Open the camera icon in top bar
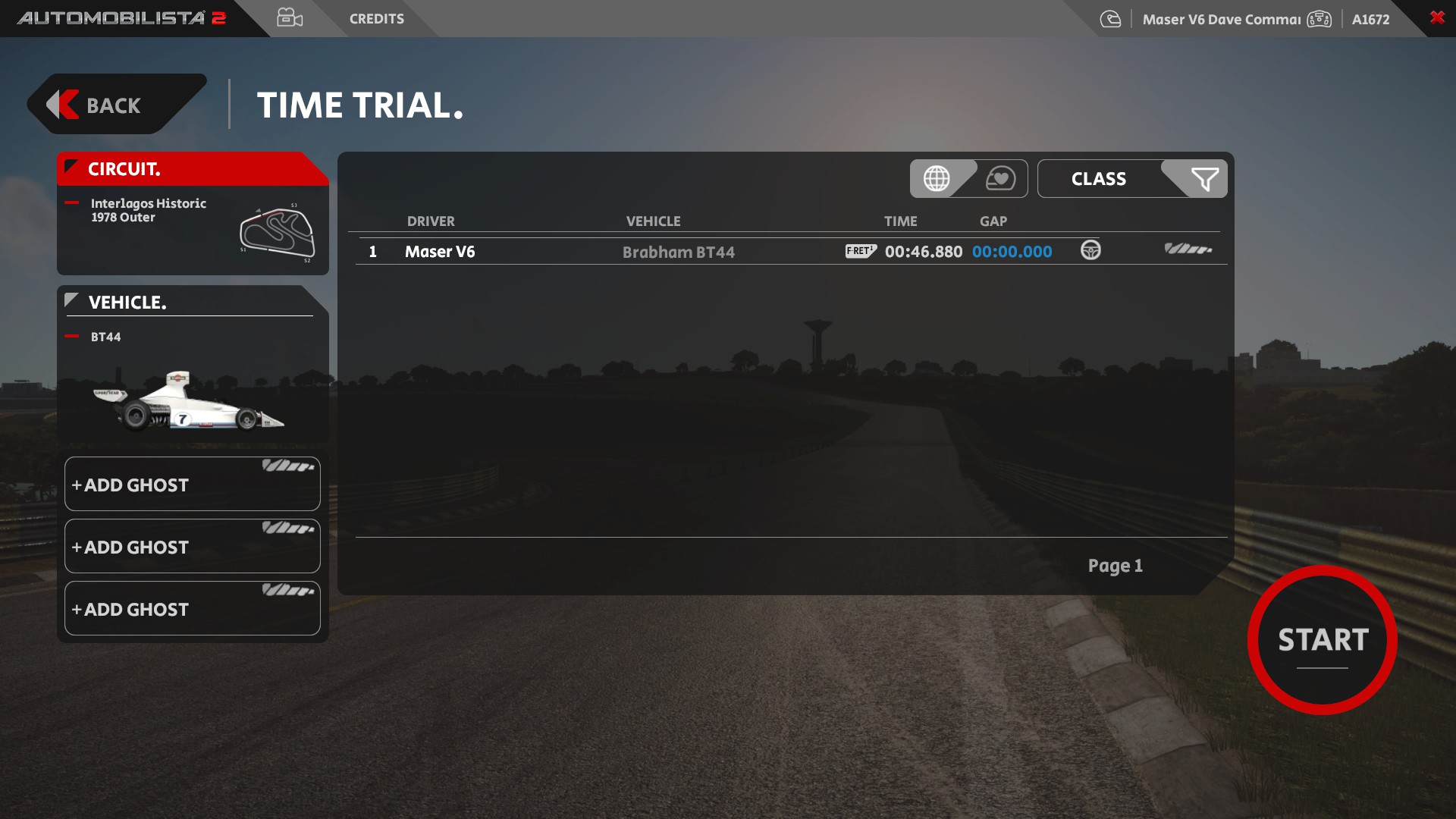The image size is (1456, 819). pyautogui.click(x=290, y=18)
